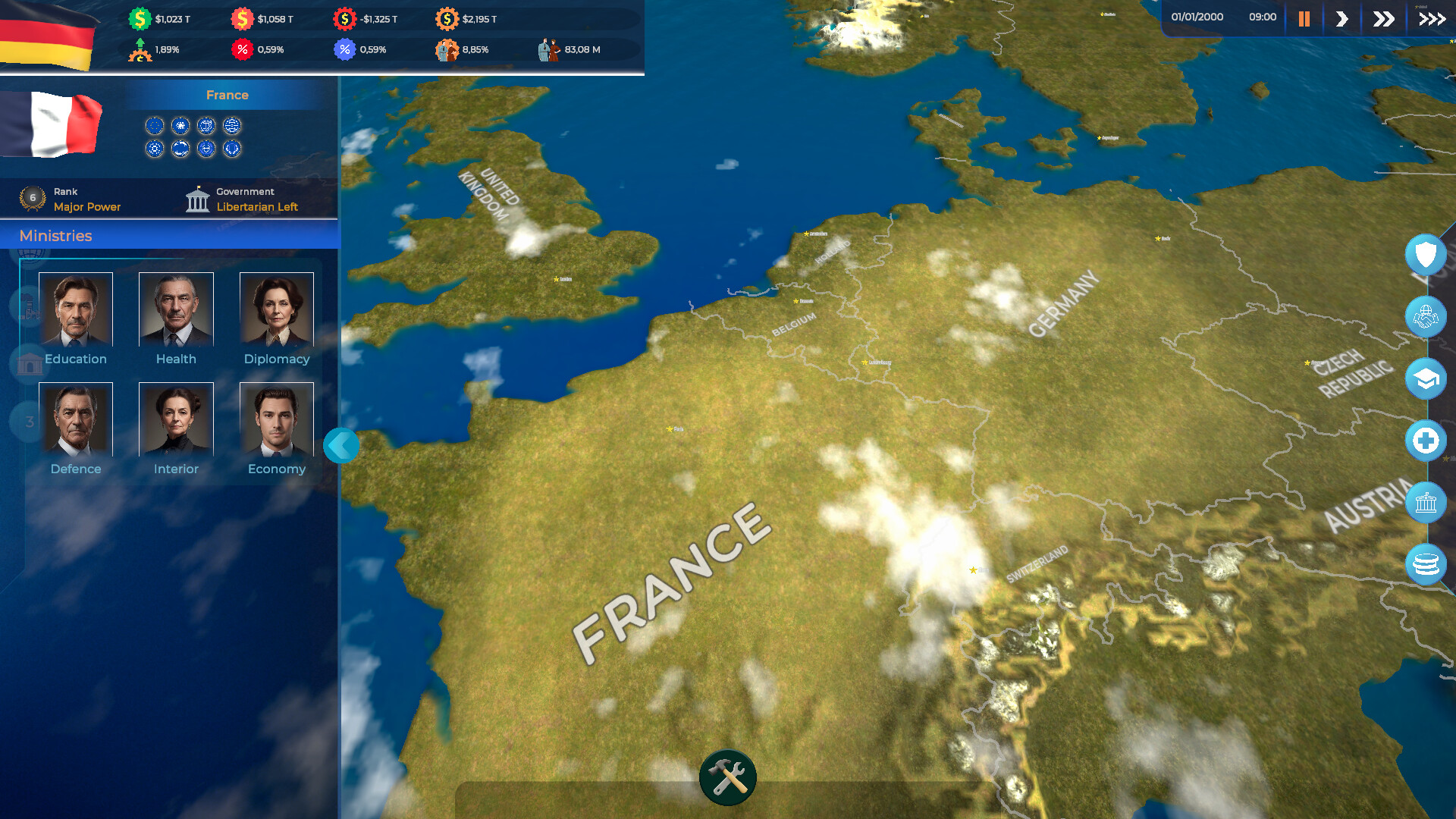Image resolution: width=1456 pixels, height=819 pixels.
Task: Open the handshake diplomacy icon on right sidebar
Action: point(1426,317)
